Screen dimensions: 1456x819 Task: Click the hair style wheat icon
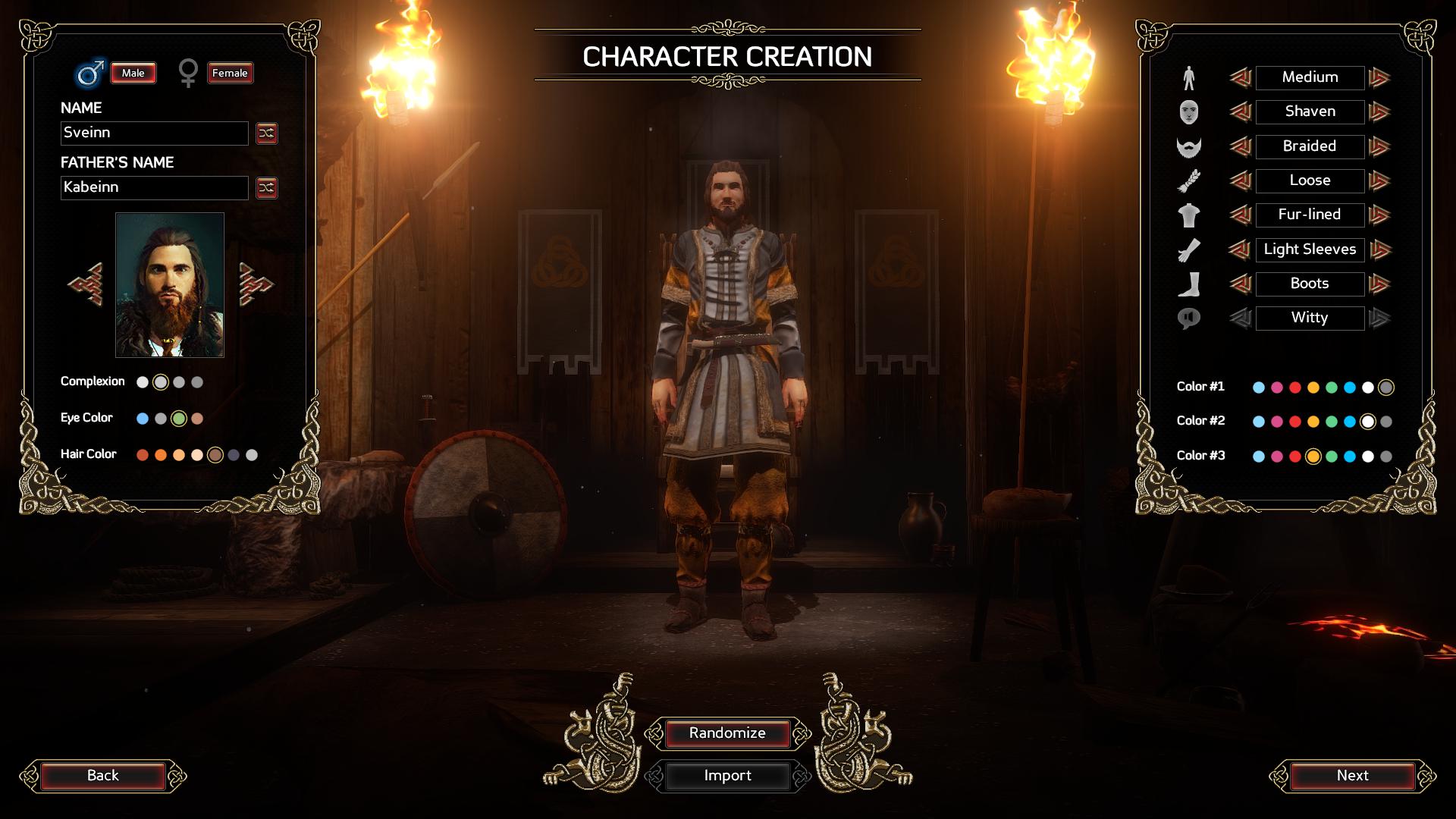tap(1189, 180)
